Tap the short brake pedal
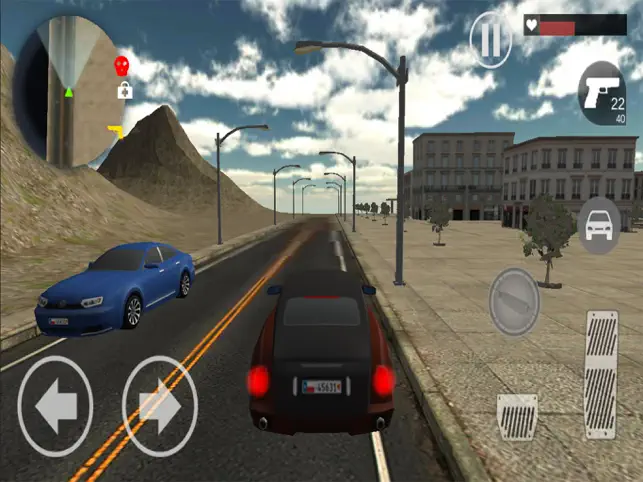643x482 pixels. tap(517, 416)
